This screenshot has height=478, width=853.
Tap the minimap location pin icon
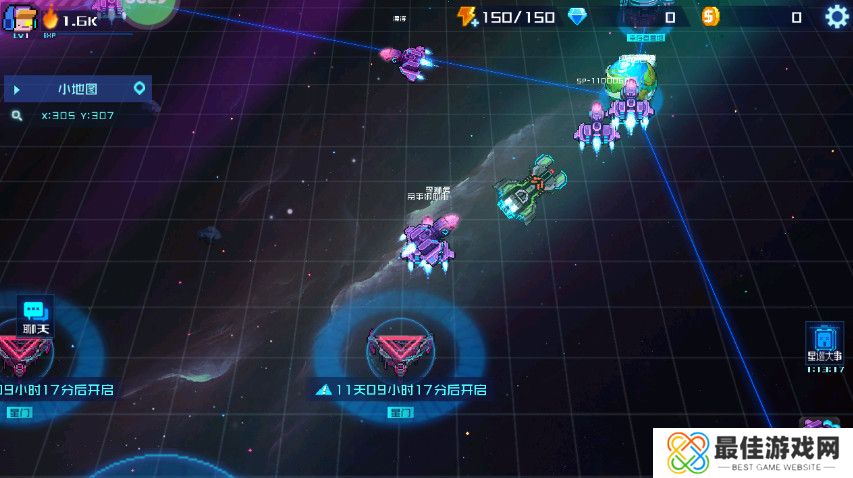(140, 89)
